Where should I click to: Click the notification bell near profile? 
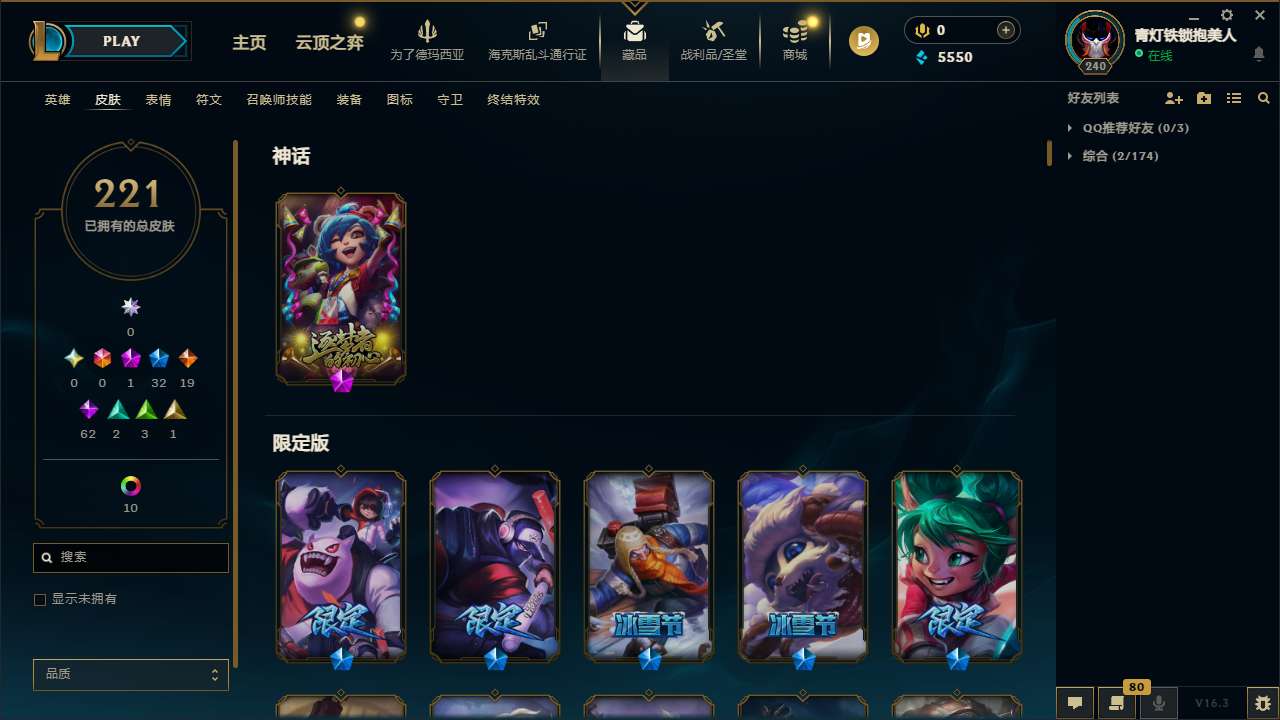[1259, 55]
